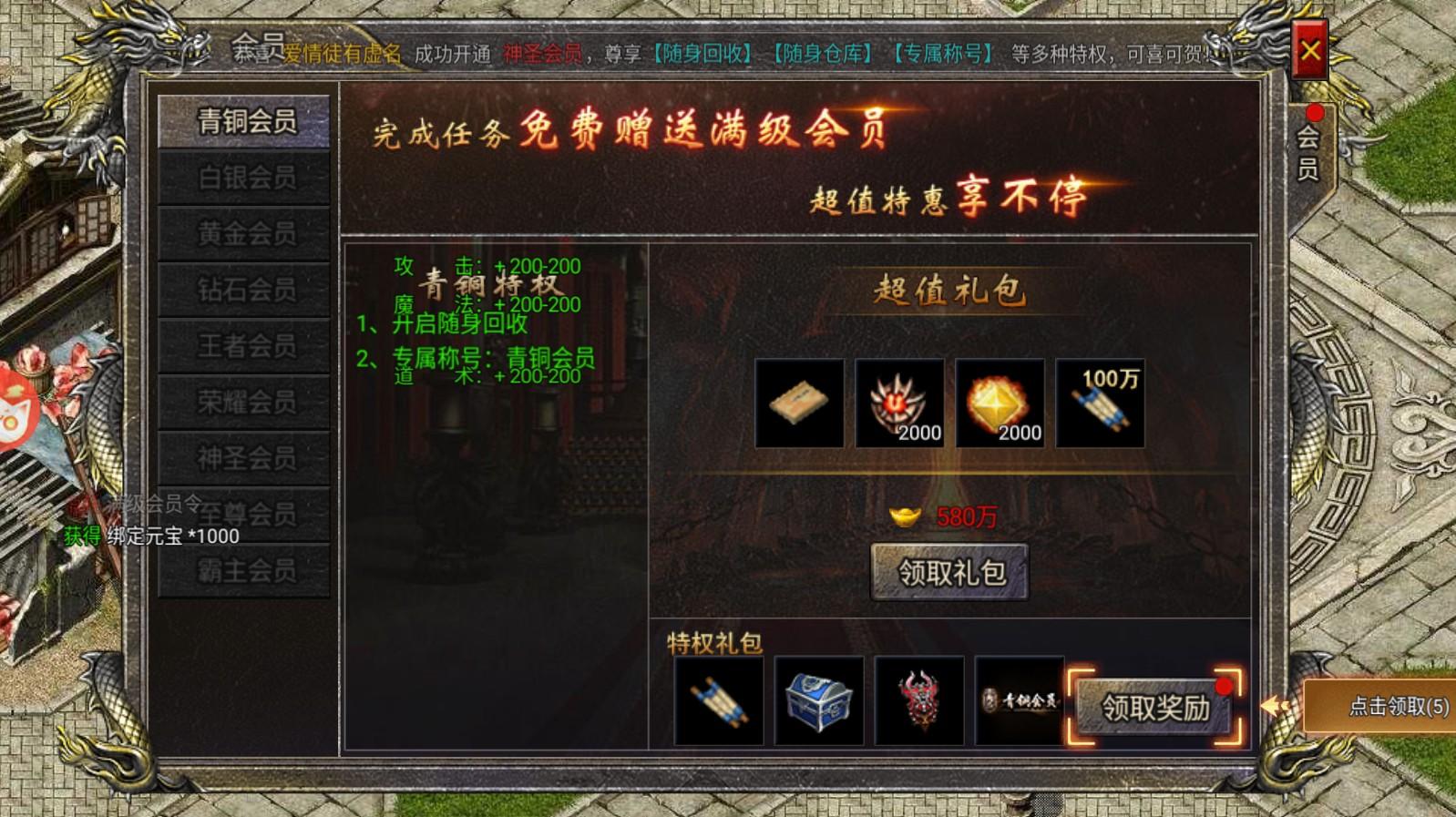This screenshot has width=1456, height=817.
Task: Select the 白银会员 membership tier
Action: pos(242,178)
